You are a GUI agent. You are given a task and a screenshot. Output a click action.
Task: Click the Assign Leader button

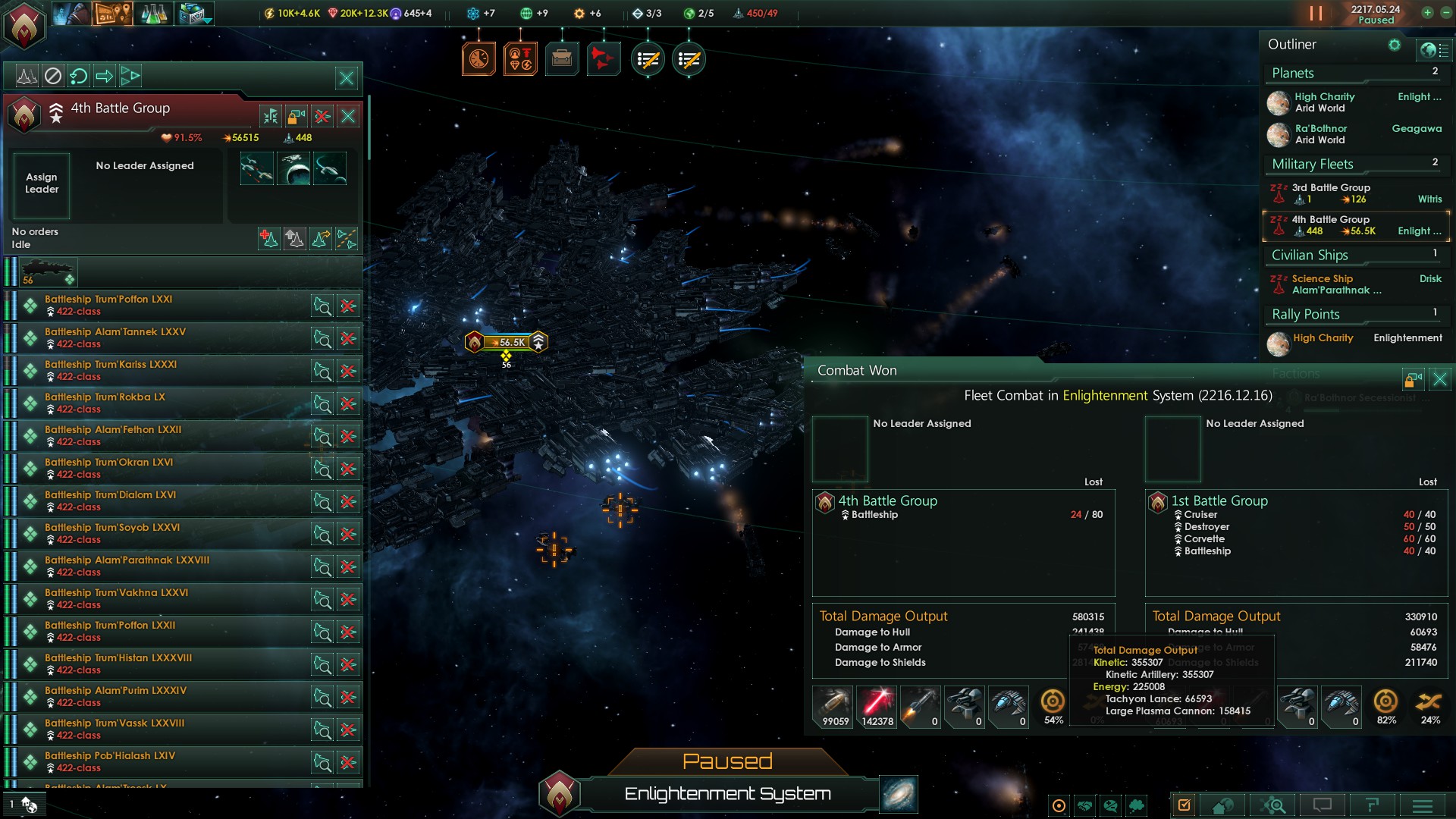click(42, 184)
